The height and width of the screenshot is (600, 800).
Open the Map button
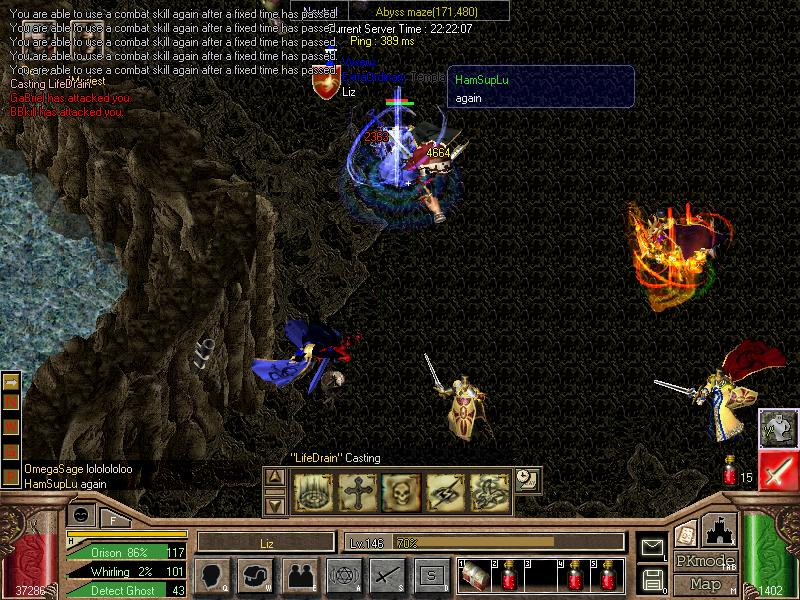(705, 584)
